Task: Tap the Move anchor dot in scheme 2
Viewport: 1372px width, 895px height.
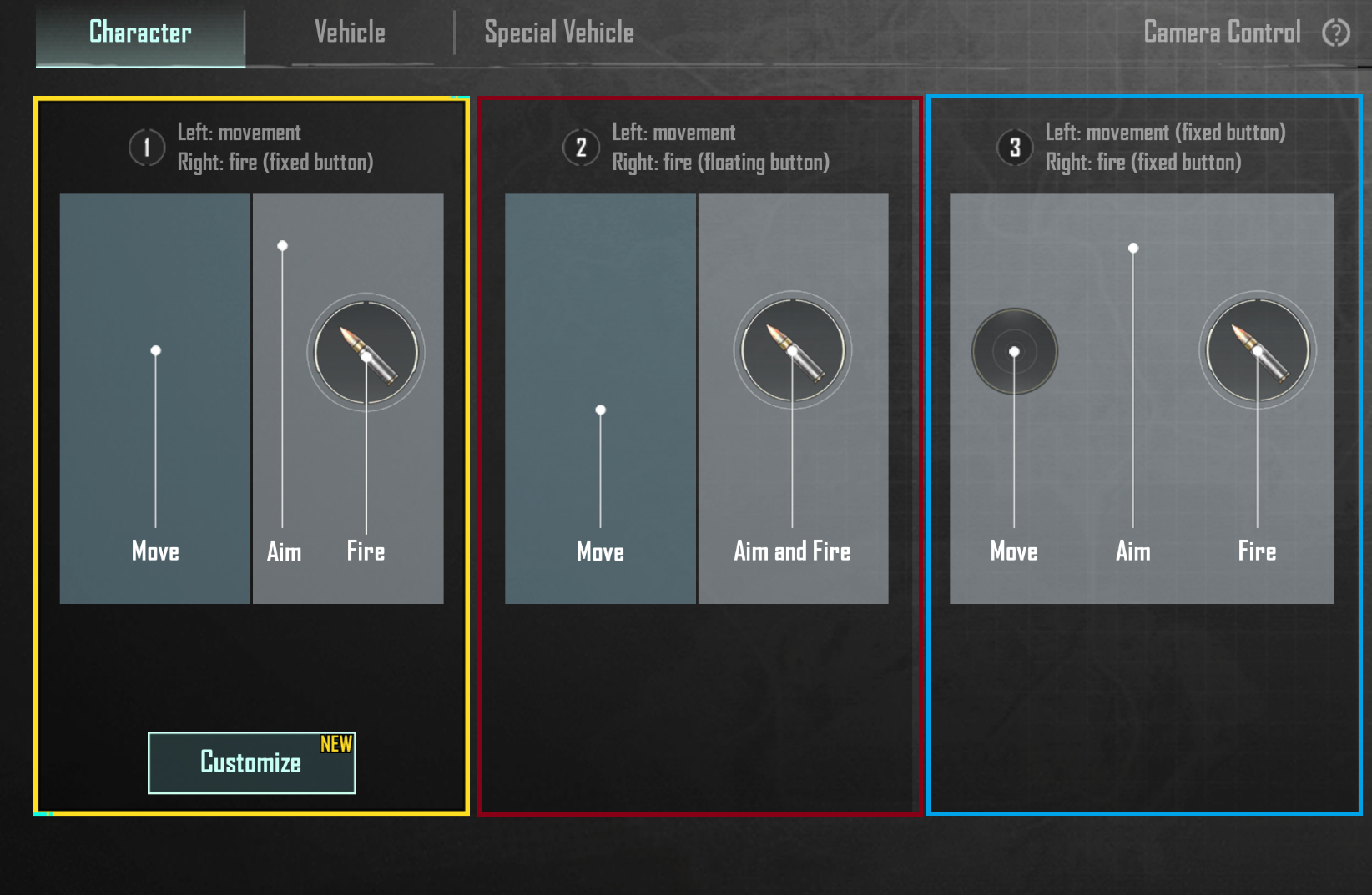Action: coord(600,410)
